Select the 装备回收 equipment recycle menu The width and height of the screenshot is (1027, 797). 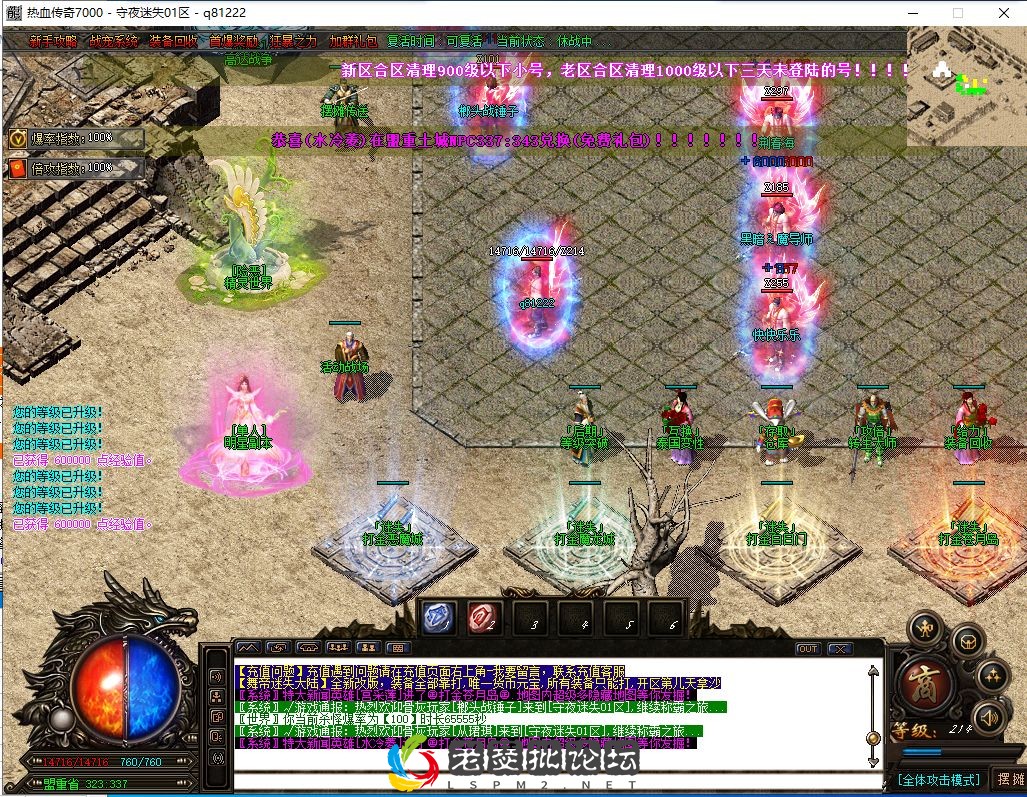pyautogui.click(x=173, y=42)
